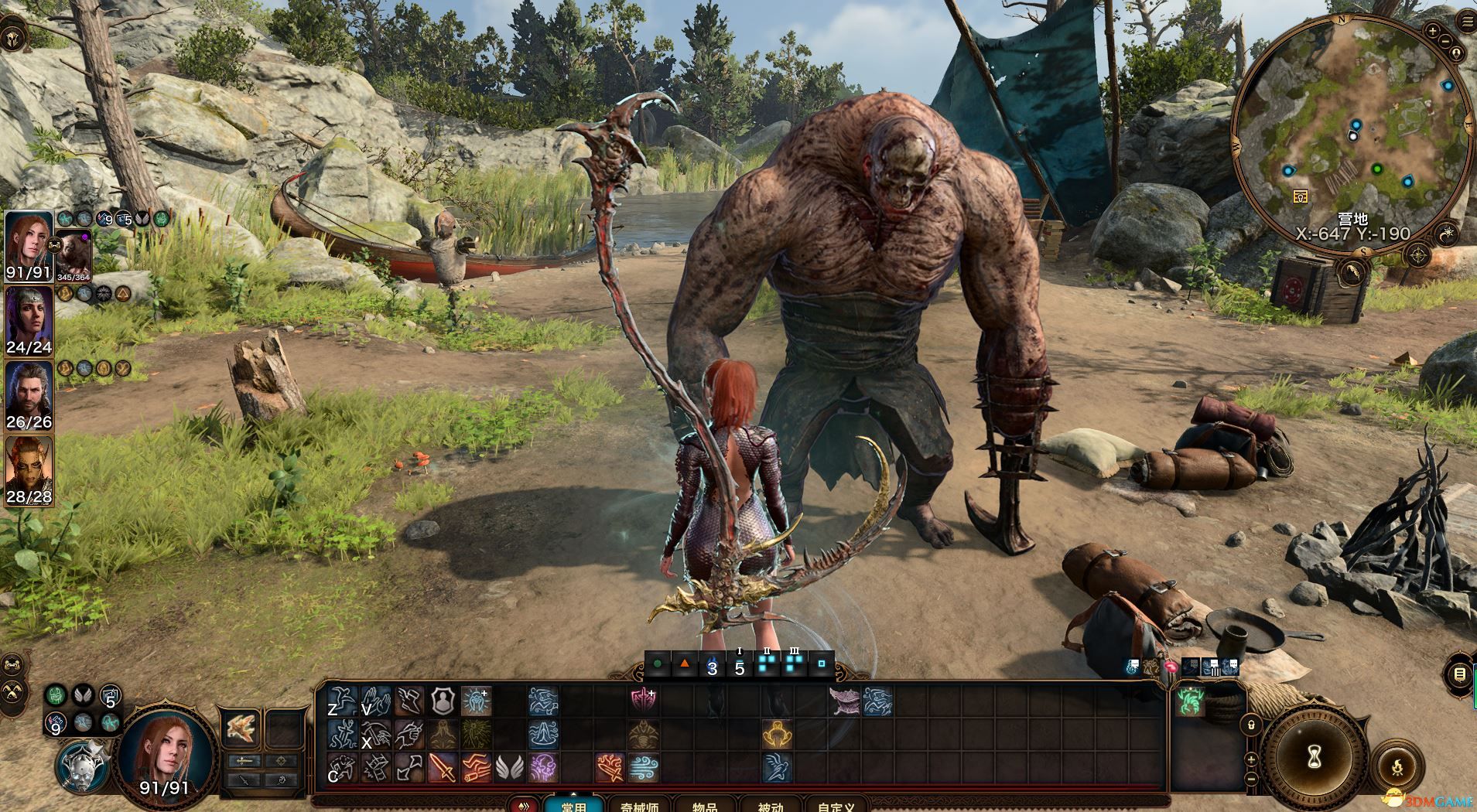
Task: Cast the purple skull spell
Action: coord(542,766)
